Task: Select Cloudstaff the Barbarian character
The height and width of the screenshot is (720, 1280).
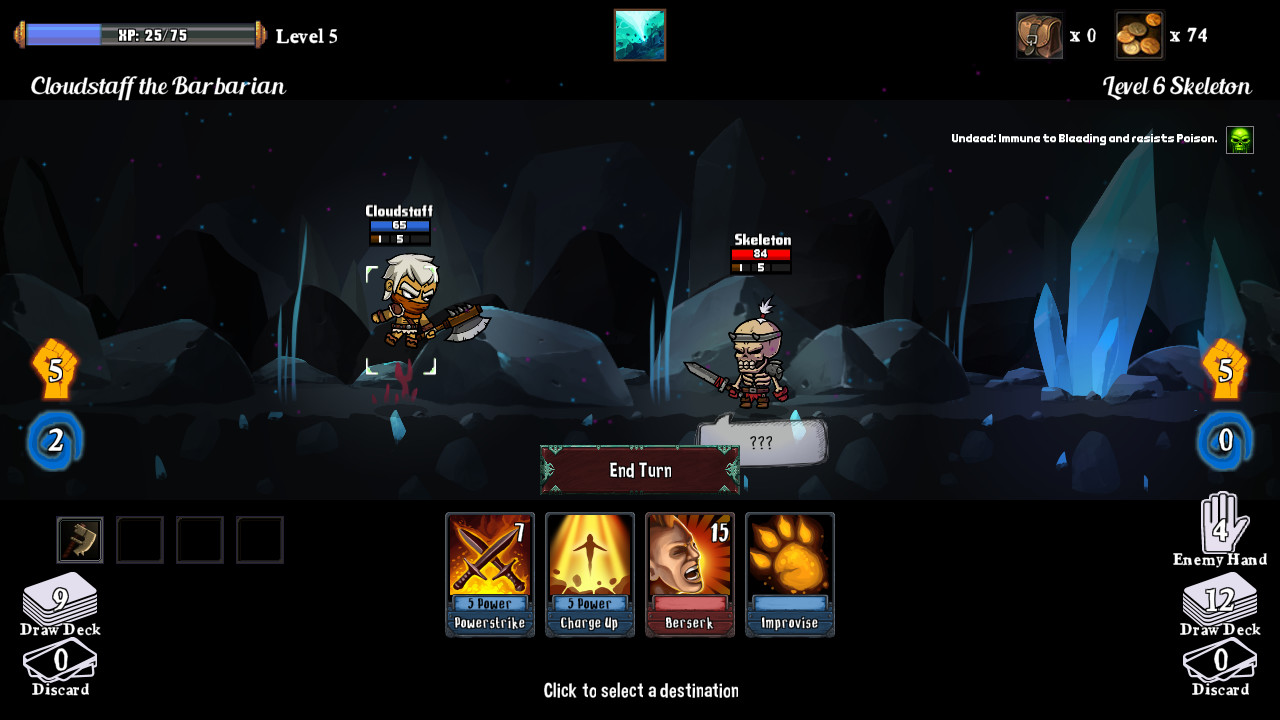Action: (405, 320)
